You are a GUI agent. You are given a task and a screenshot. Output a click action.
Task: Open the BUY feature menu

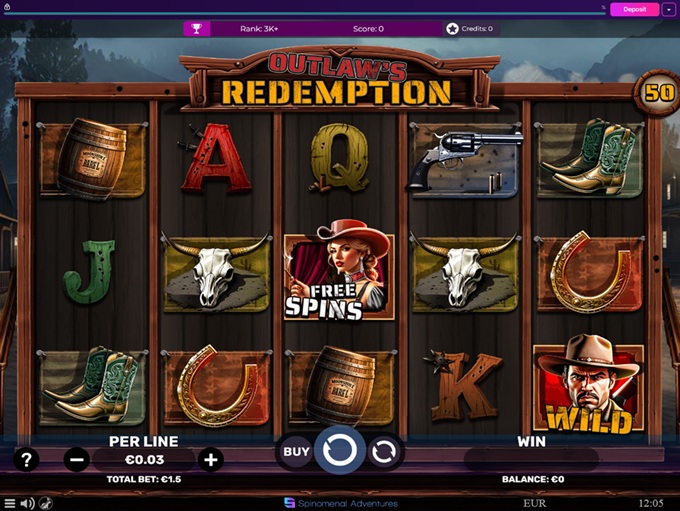click(296, 451)
